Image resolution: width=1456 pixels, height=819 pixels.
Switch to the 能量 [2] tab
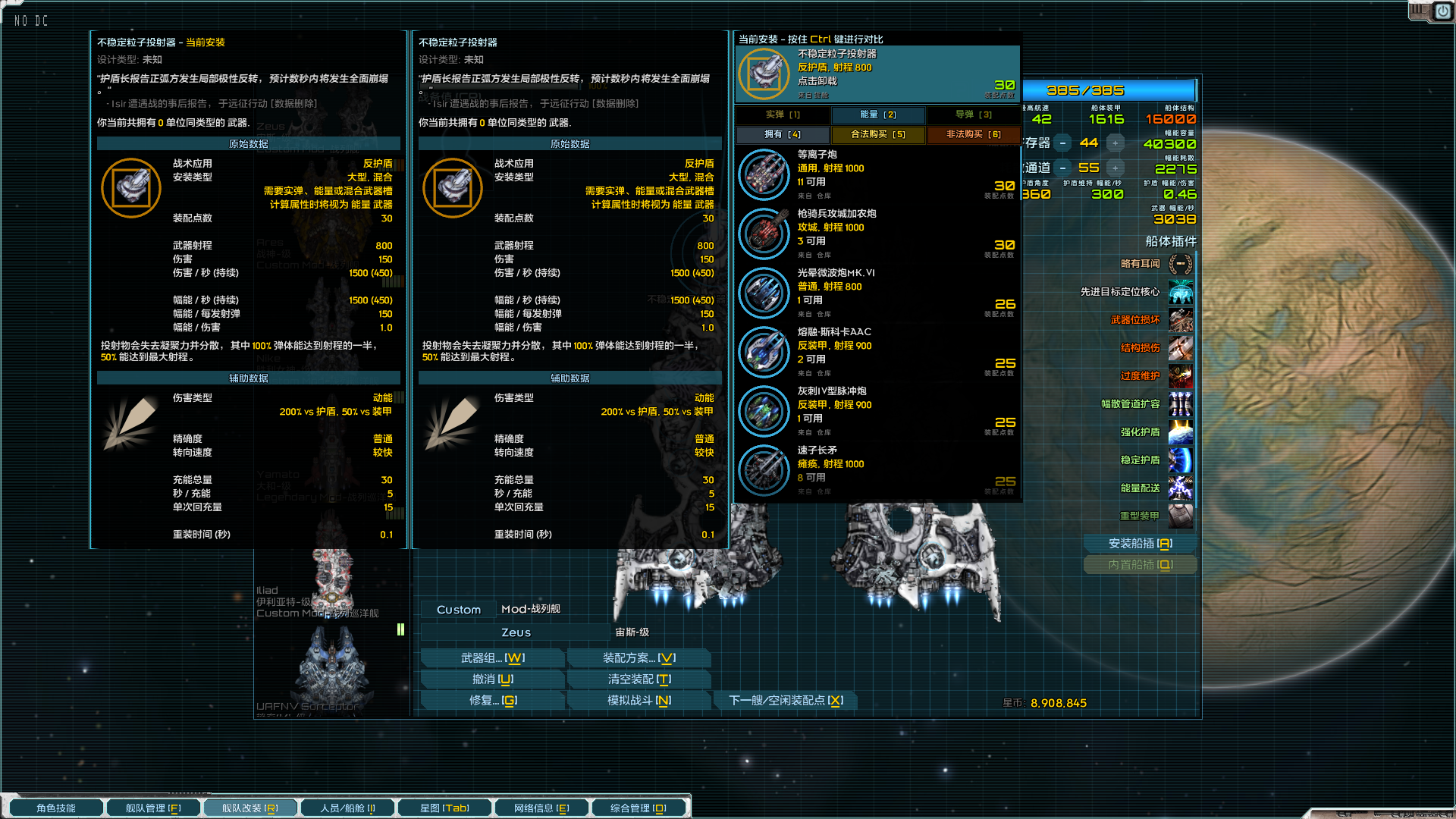click(878, 115)
